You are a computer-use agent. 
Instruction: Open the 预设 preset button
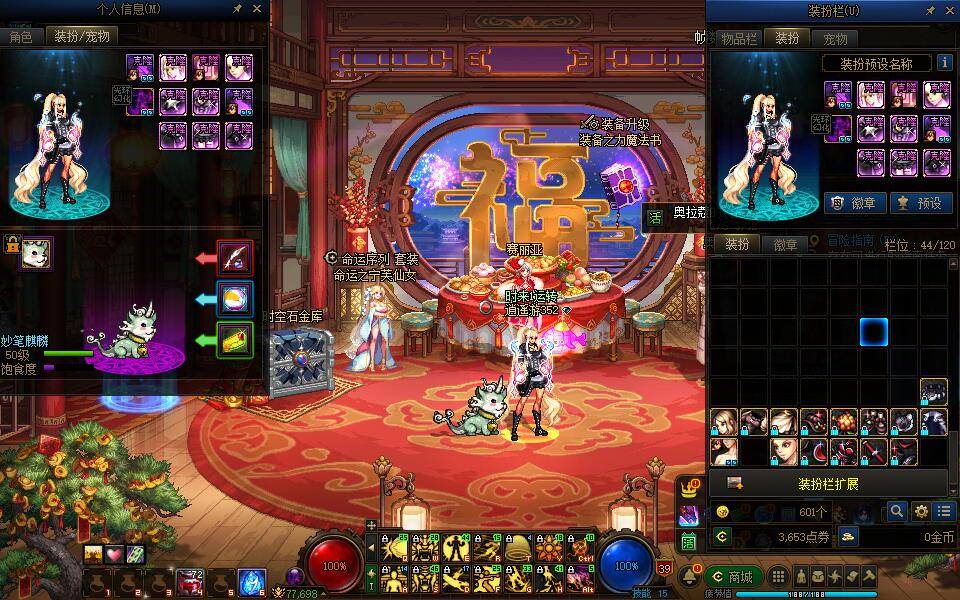pyautogui.click(x=921, y=202)
